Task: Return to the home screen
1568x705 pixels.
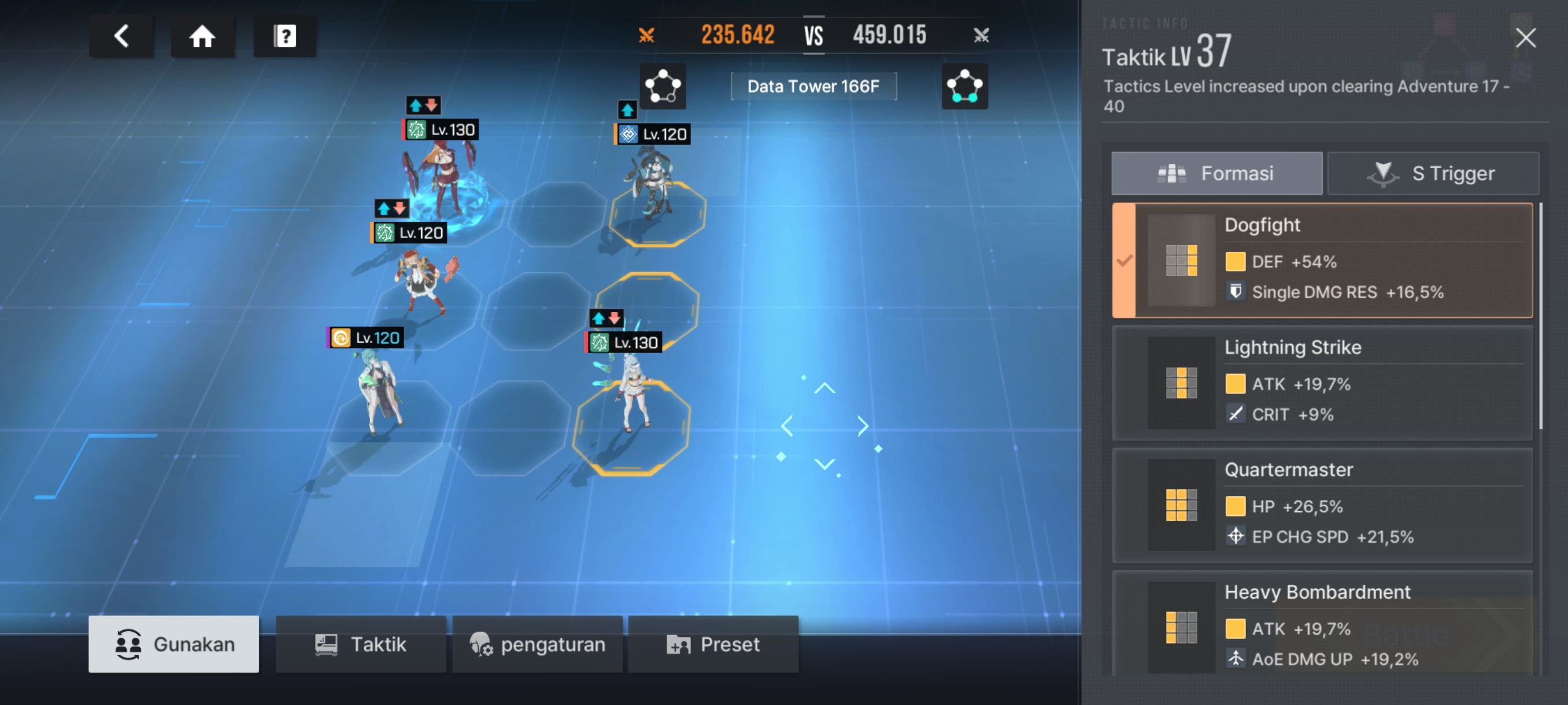Action: tap(202, 36)
